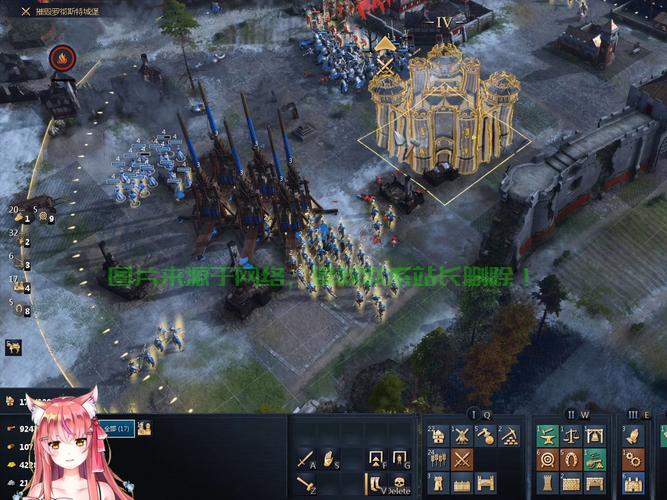Select the stone tower icon

[438, 484]
